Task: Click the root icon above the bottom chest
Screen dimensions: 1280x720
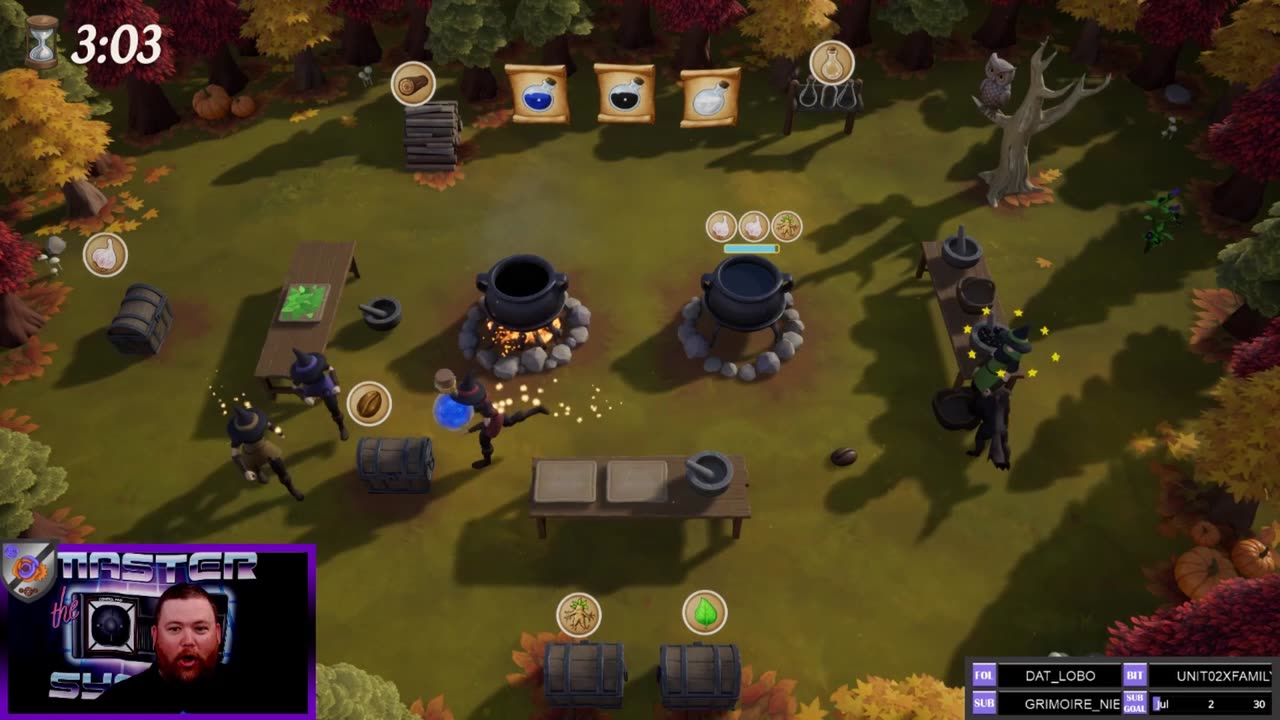Action: (x=578, y=614)
